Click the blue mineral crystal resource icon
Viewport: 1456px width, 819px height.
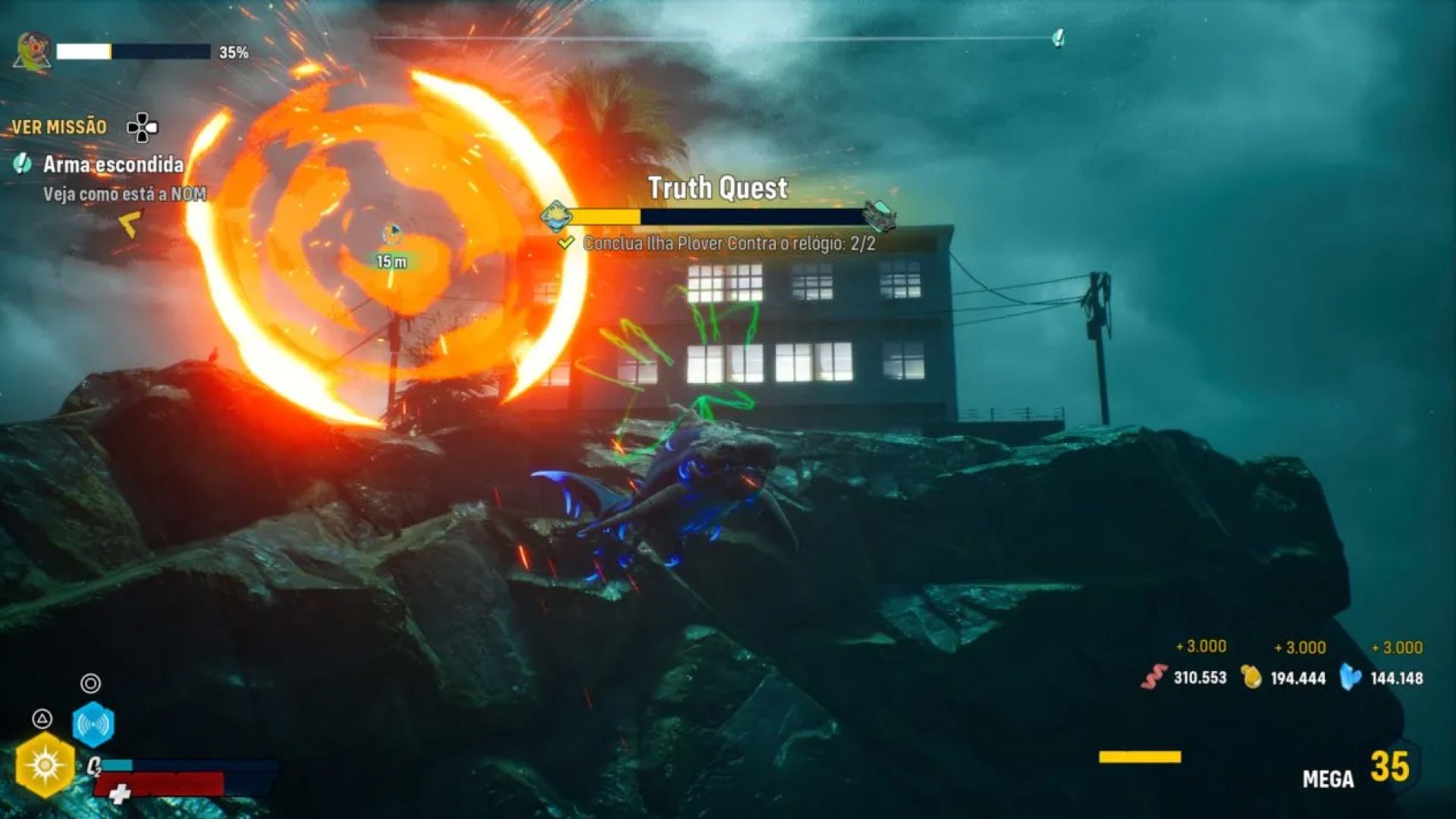[x=1350, y=676]
